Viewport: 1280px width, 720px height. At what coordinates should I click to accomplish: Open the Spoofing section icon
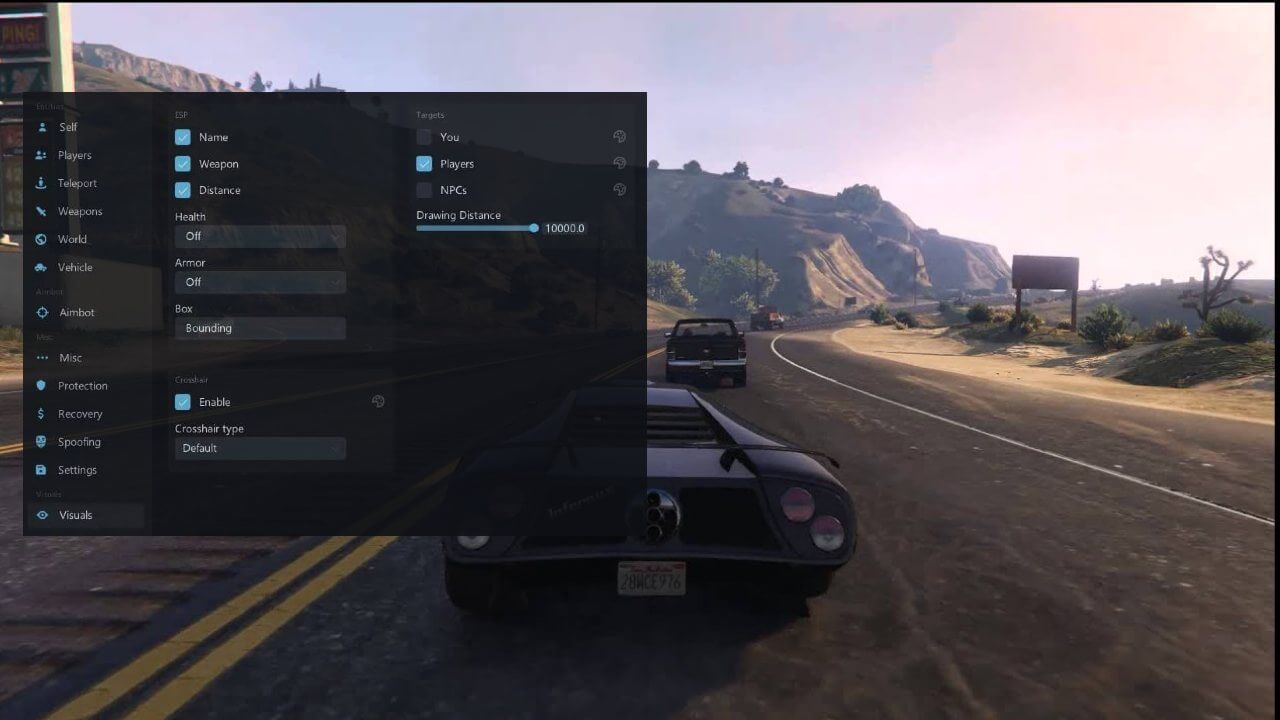click(x=42, y=441)
